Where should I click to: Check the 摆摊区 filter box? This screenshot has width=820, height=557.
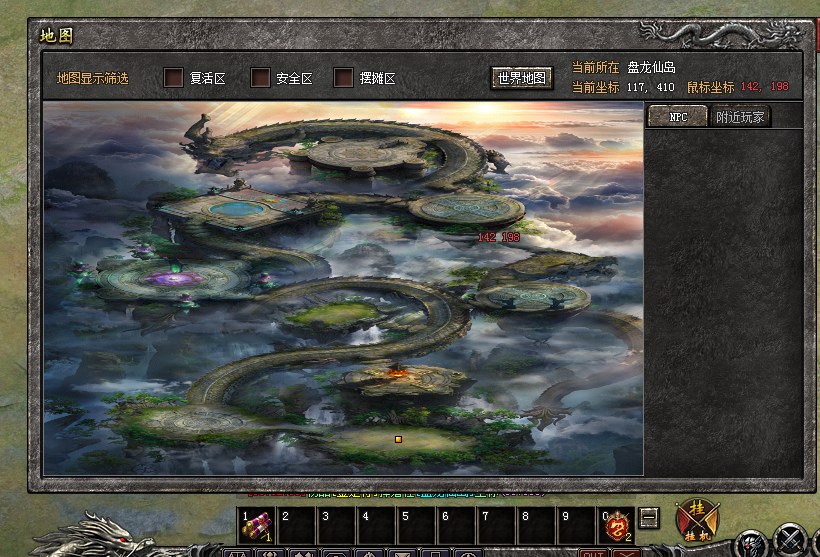tap(344, 78)
